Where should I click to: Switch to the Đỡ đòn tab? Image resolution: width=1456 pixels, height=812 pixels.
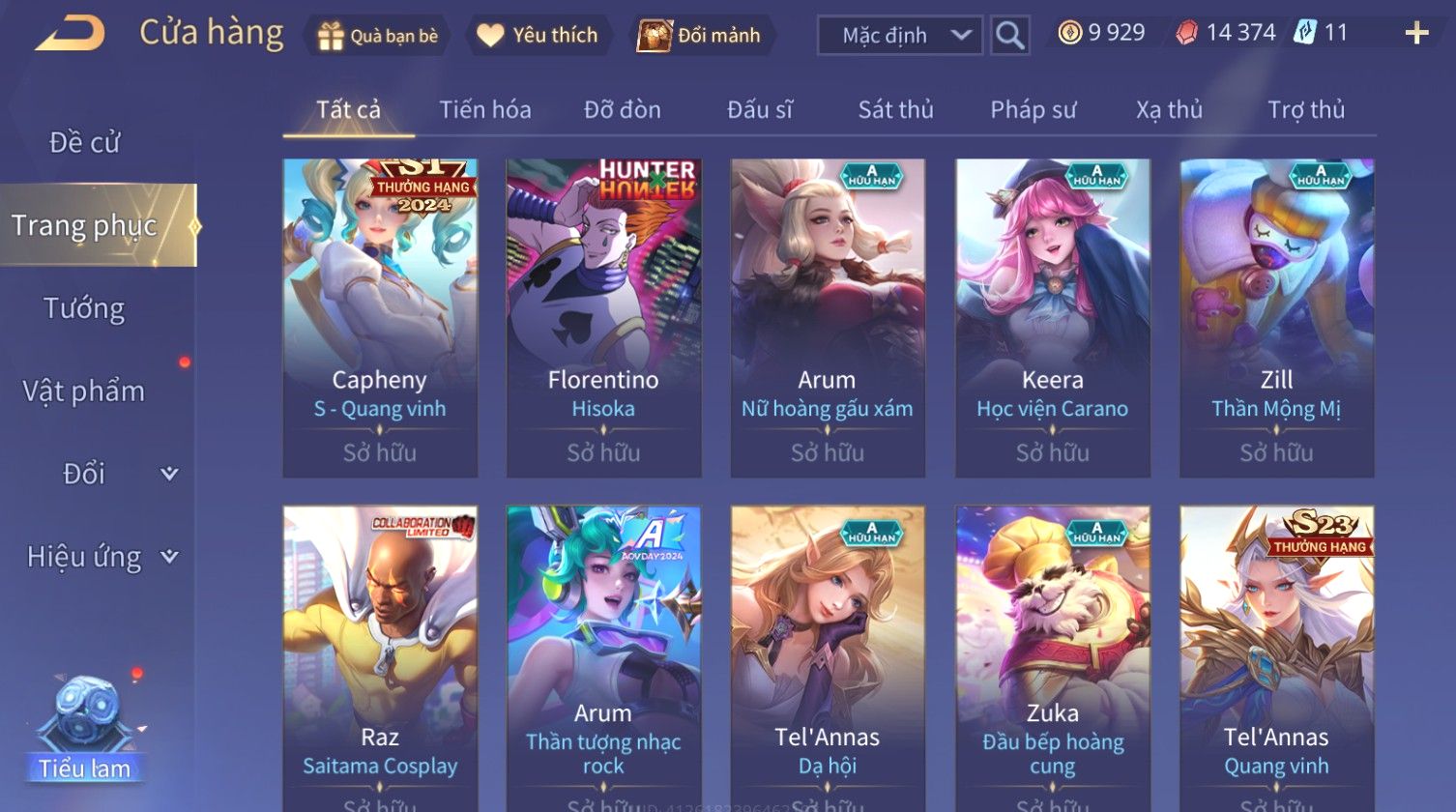[x=623, y=110]
